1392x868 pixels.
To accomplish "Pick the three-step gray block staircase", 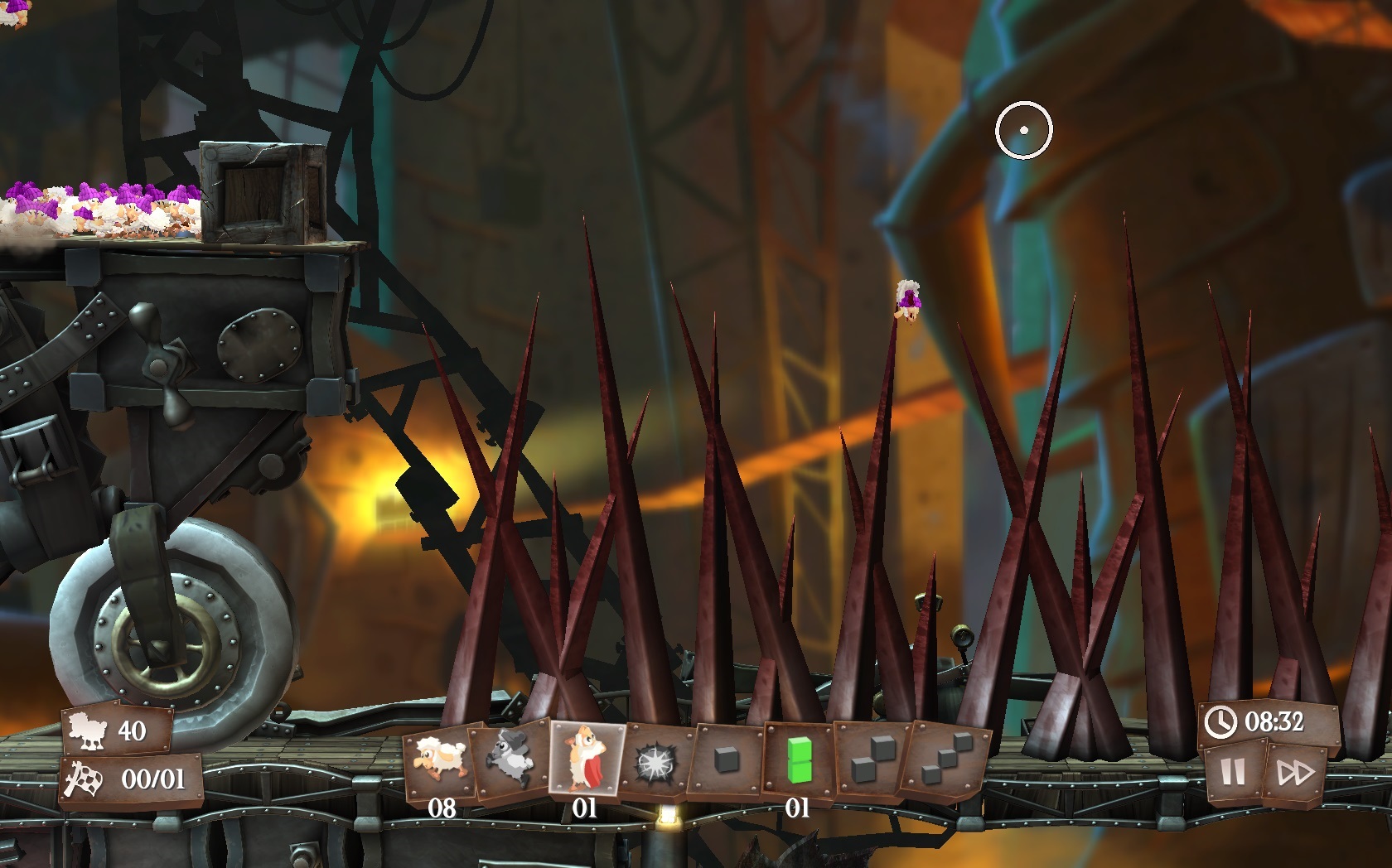I will pyautogui.click(x=948, y=761).
